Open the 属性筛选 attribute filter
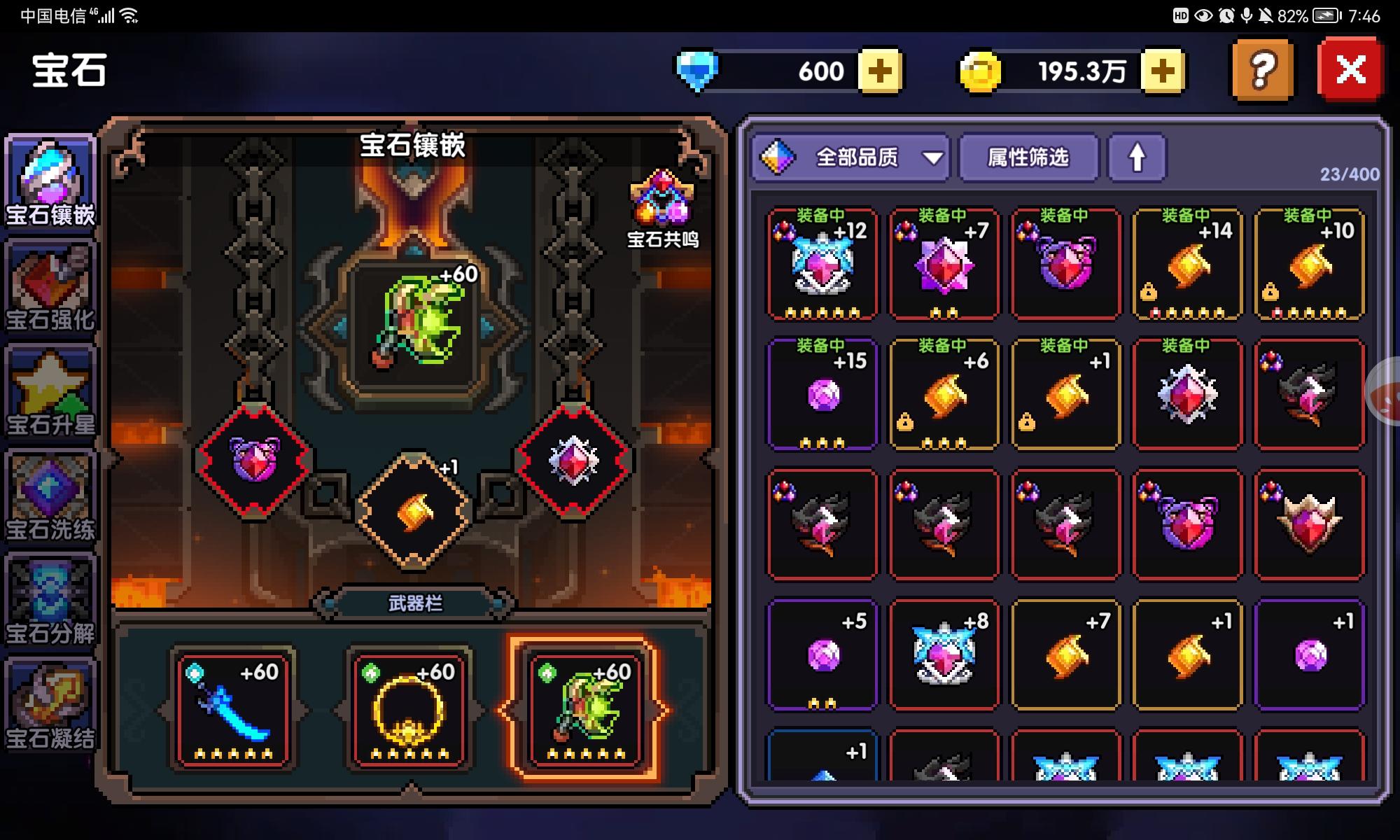1400x840 pixels. click(1028, 158)
